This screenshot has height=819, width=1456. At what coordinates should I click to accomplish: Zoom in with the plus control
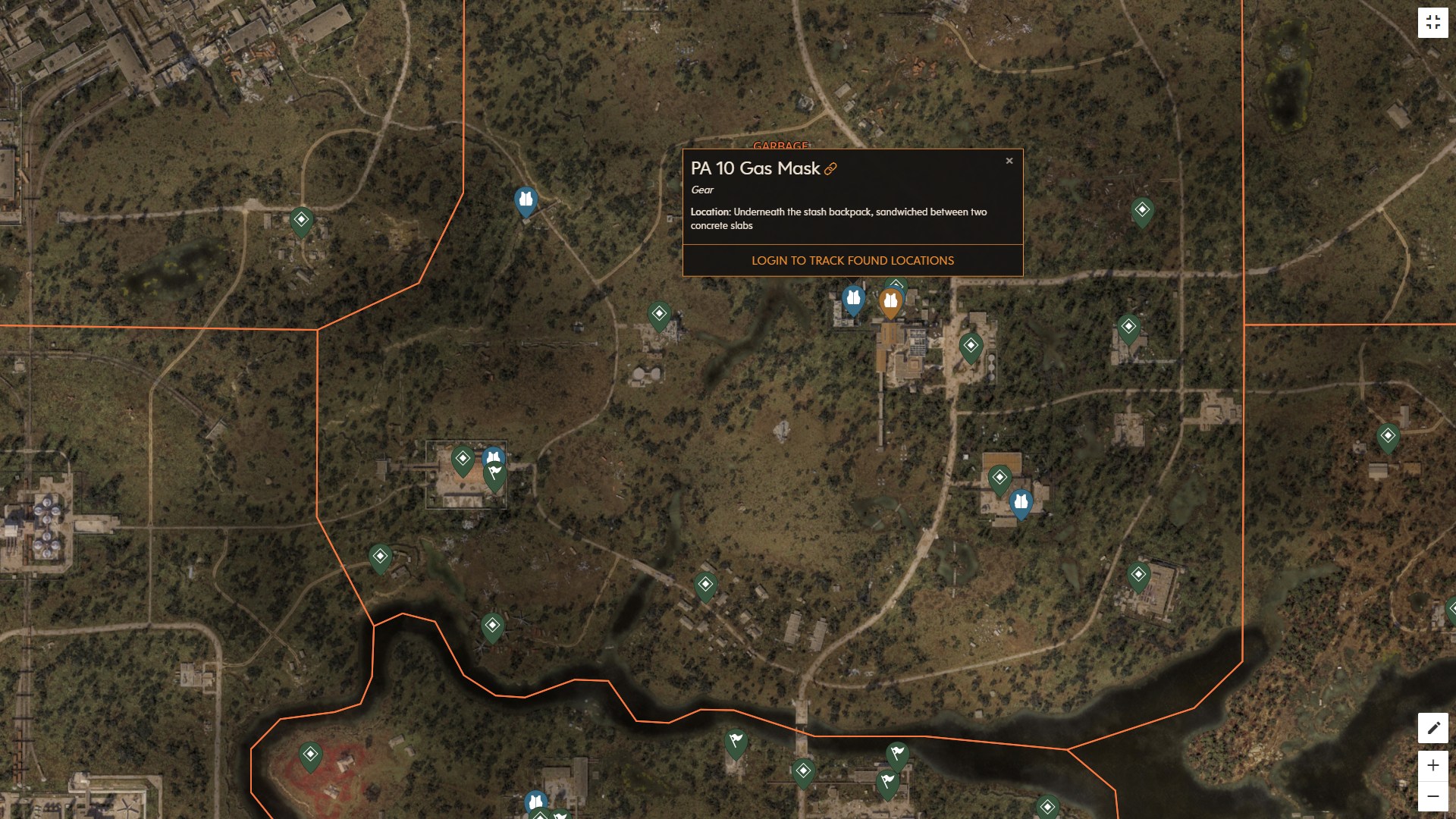point(1432,765)
